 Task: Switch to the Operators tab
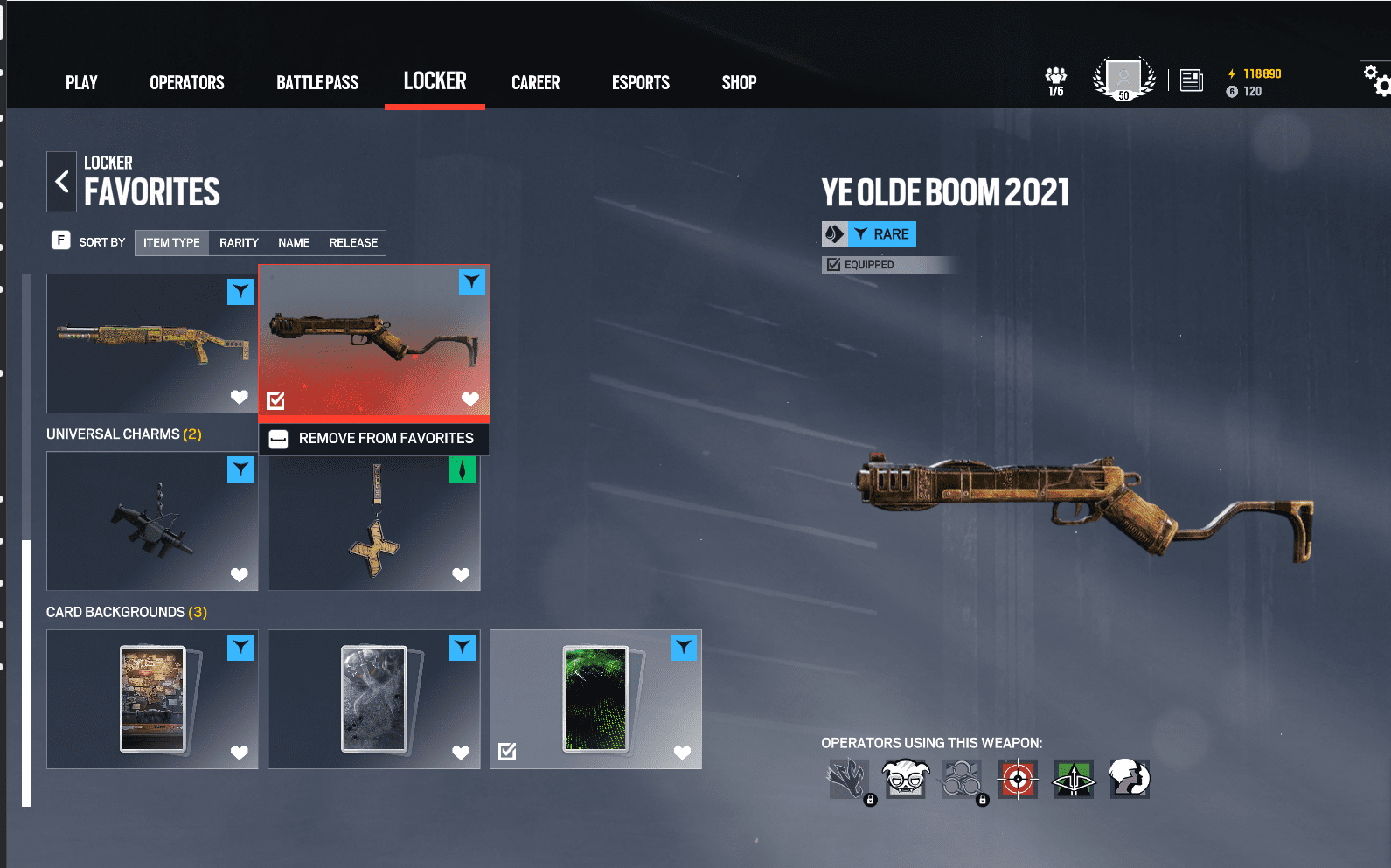point(187,83)
